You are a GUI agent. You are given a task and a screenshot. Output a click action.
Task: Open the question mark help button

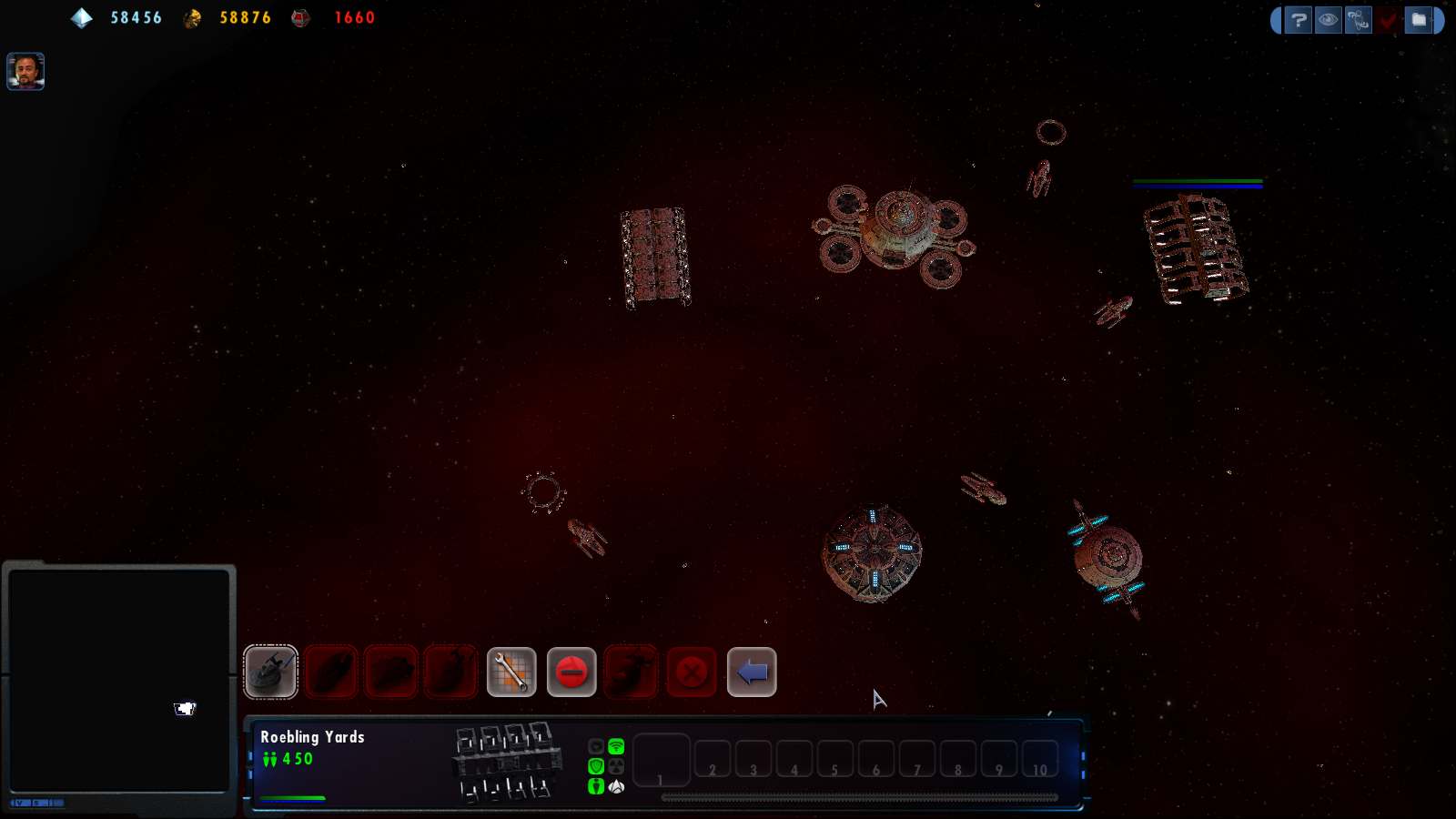point(1299,20)
